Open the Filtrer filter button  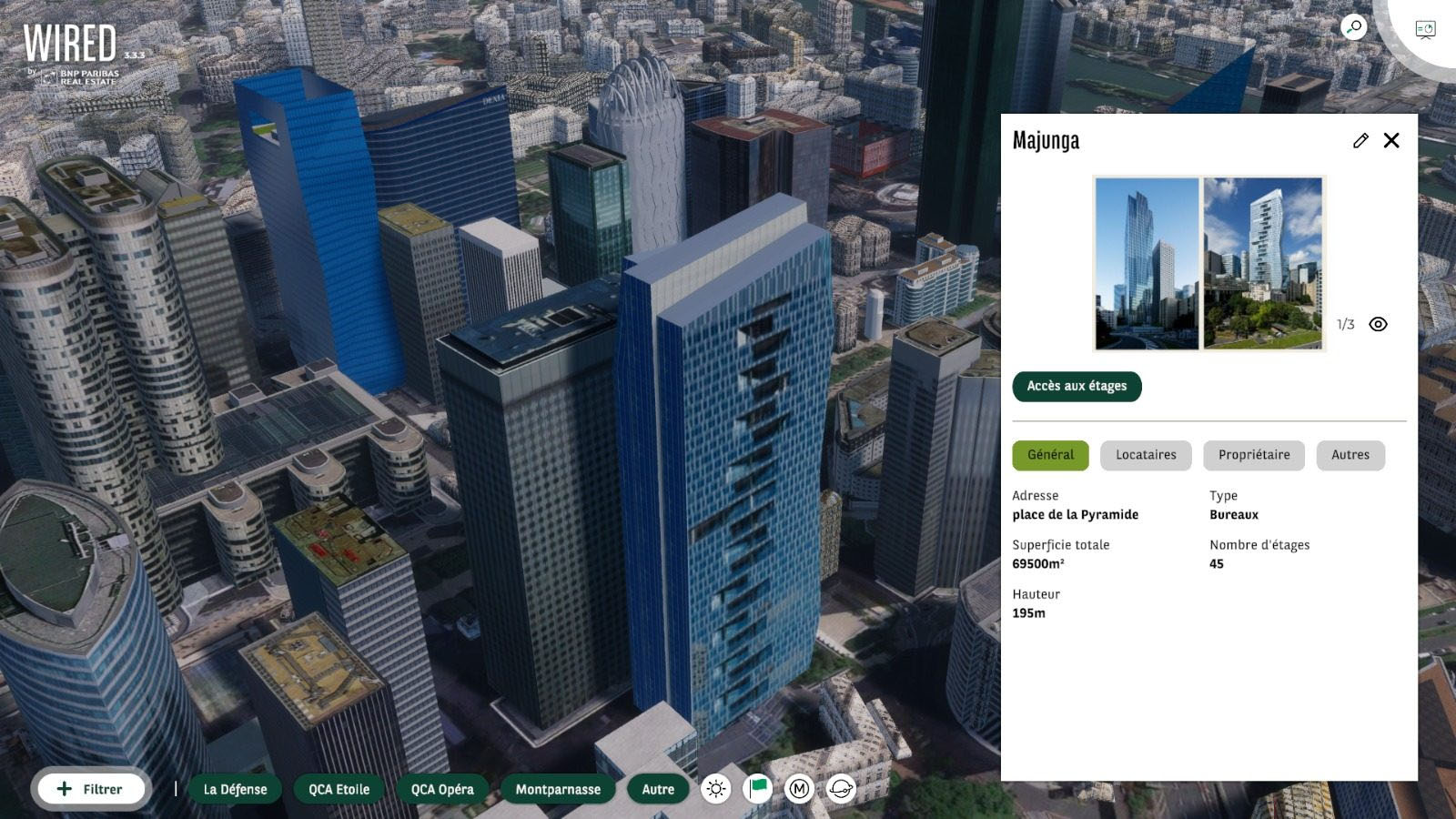pyautogui.click(x=90, y=789)
